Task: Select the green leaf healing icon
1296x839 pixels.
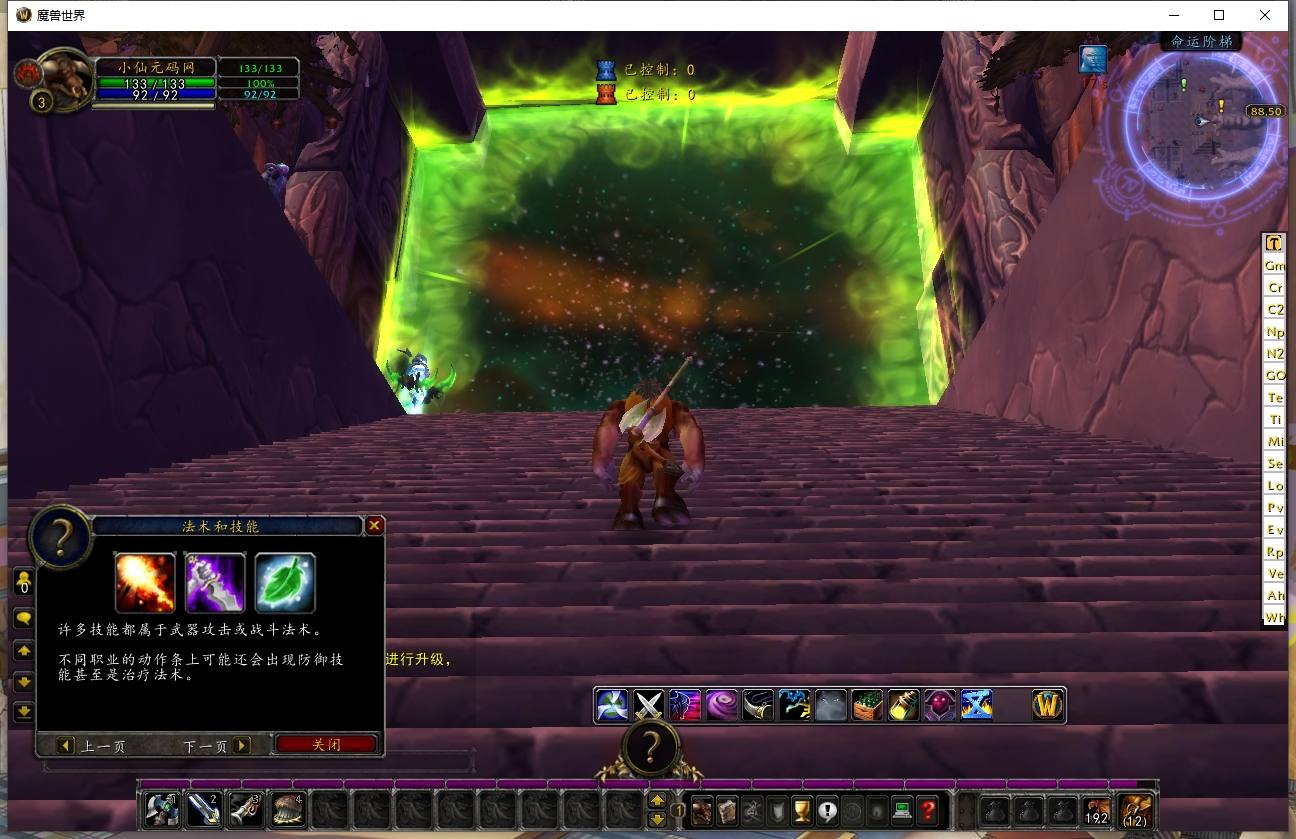Action: coord(285,582)
